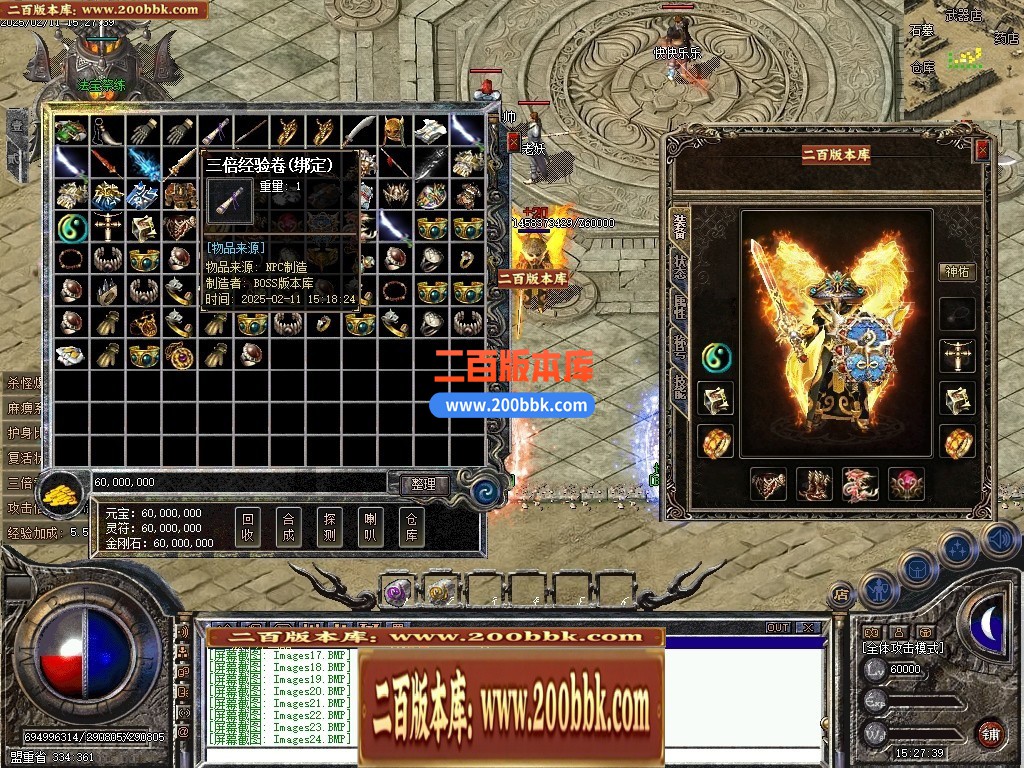Open the 合成 synthesis function
The image size is (1024, 768).
289,527
